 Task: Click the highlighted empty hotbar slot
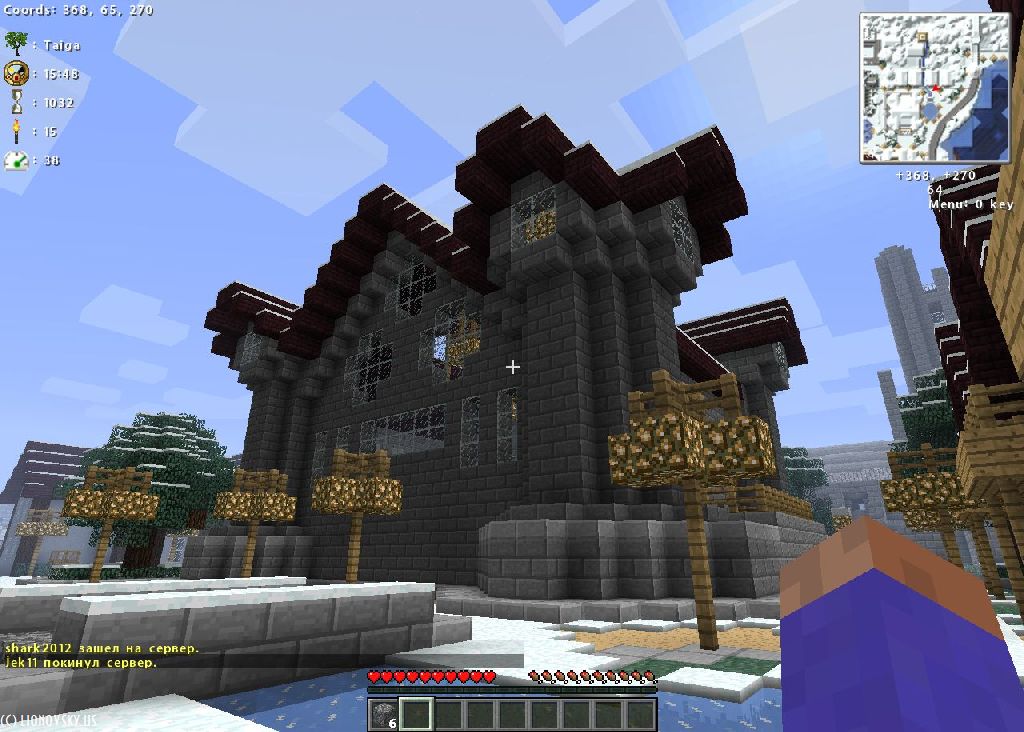[x=416, y=714]
